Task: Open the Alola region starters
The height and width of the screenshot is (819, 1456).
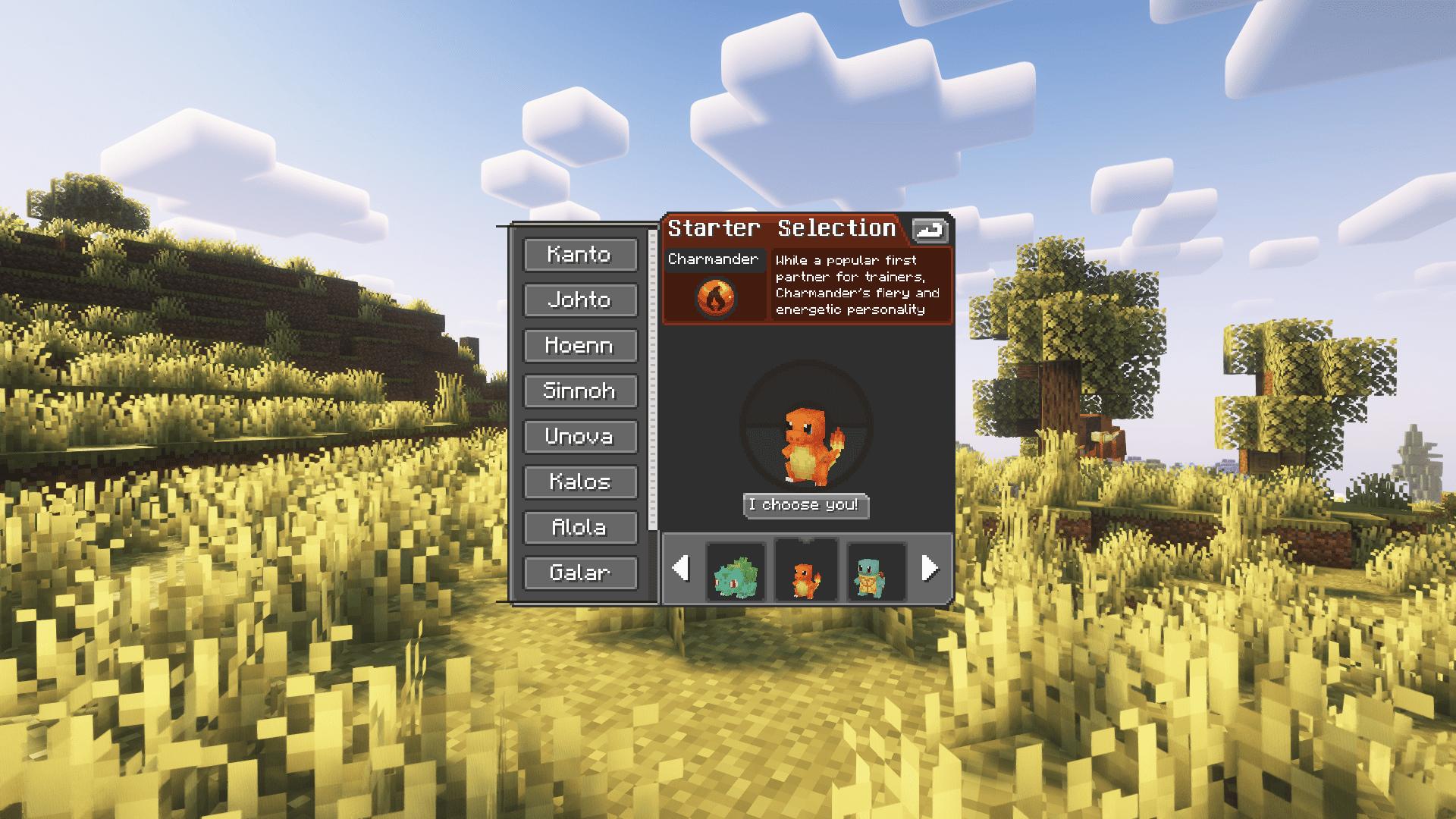Action: click(580, 527)
